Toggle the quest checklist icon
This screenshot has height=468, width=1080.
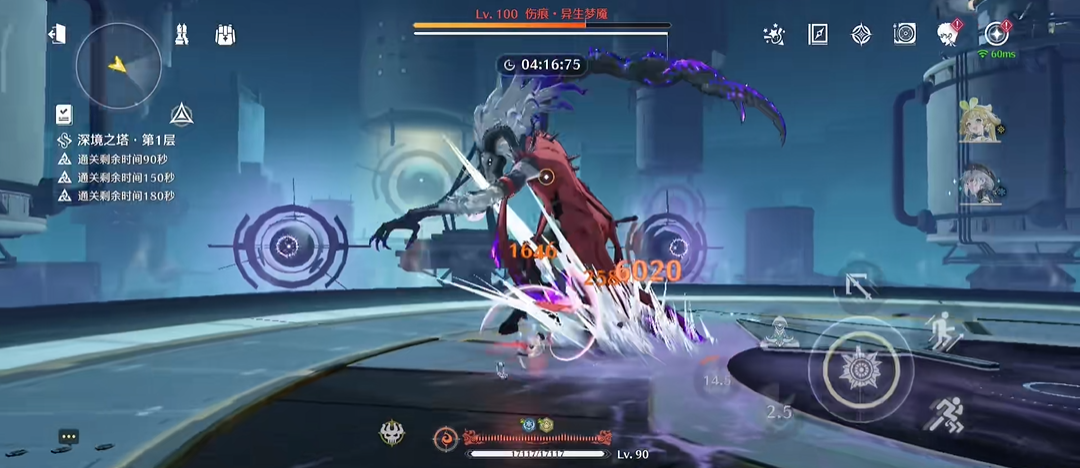pos(65,113)
